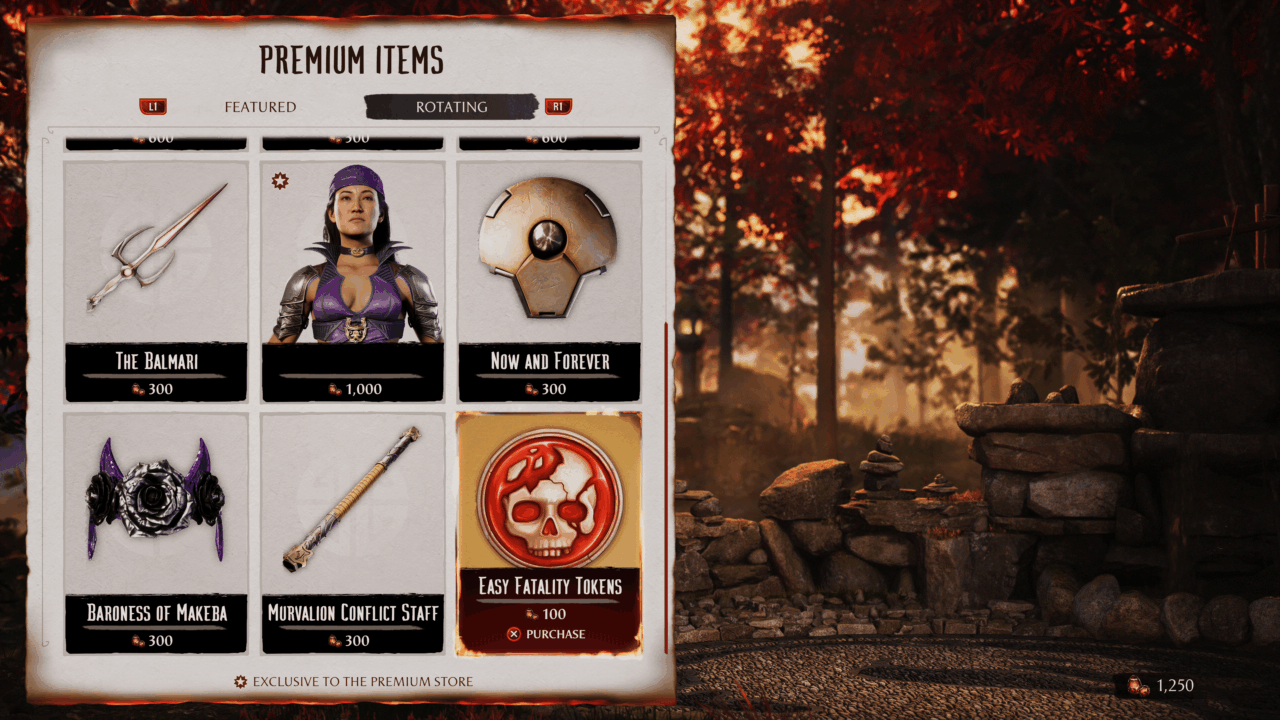
Task: Select the purple-clad character skin for 1,000
Action: tap(352, 280)
